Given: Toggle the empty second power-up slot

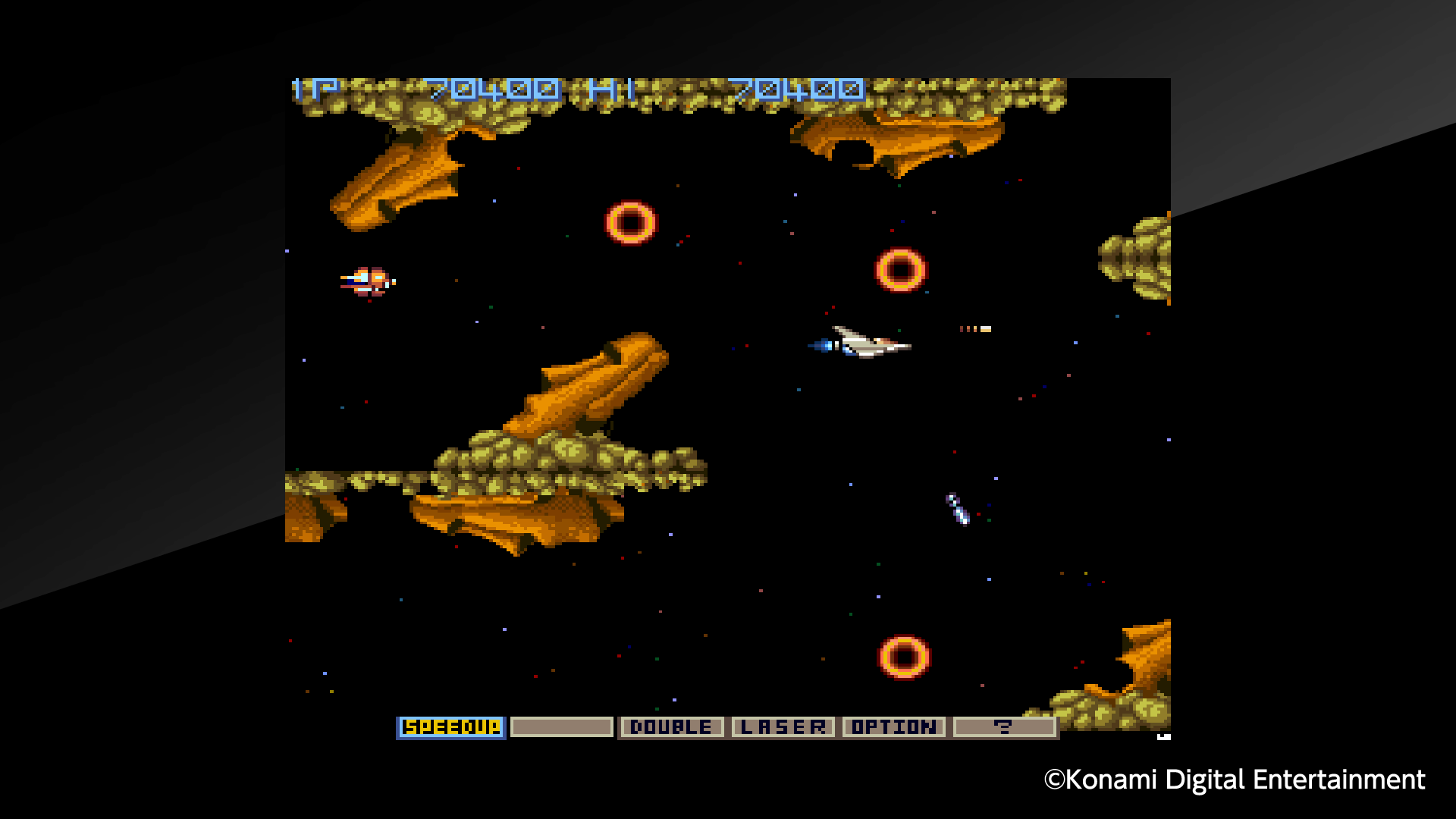Looking at the screenshot, I should [x=561, y=726].
